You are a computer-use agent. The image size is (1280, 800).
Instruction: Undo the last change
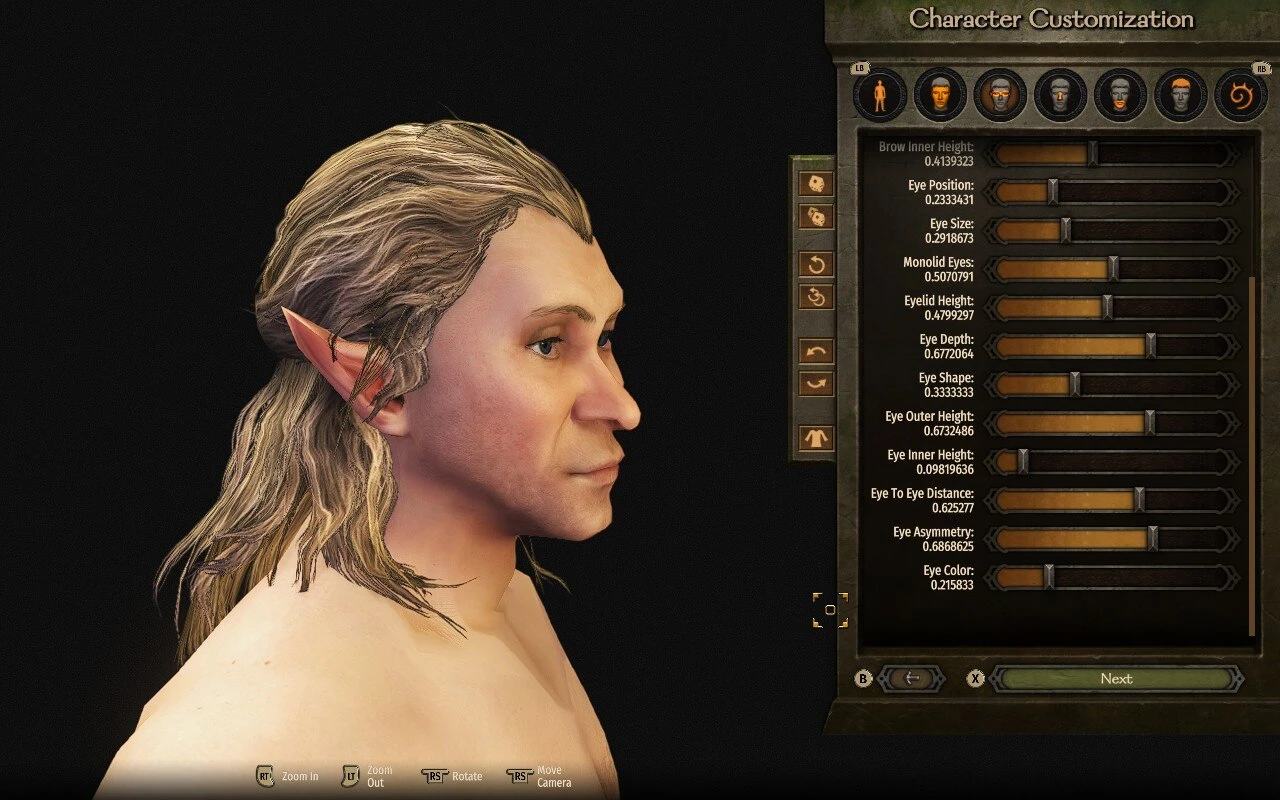[816, 351]
